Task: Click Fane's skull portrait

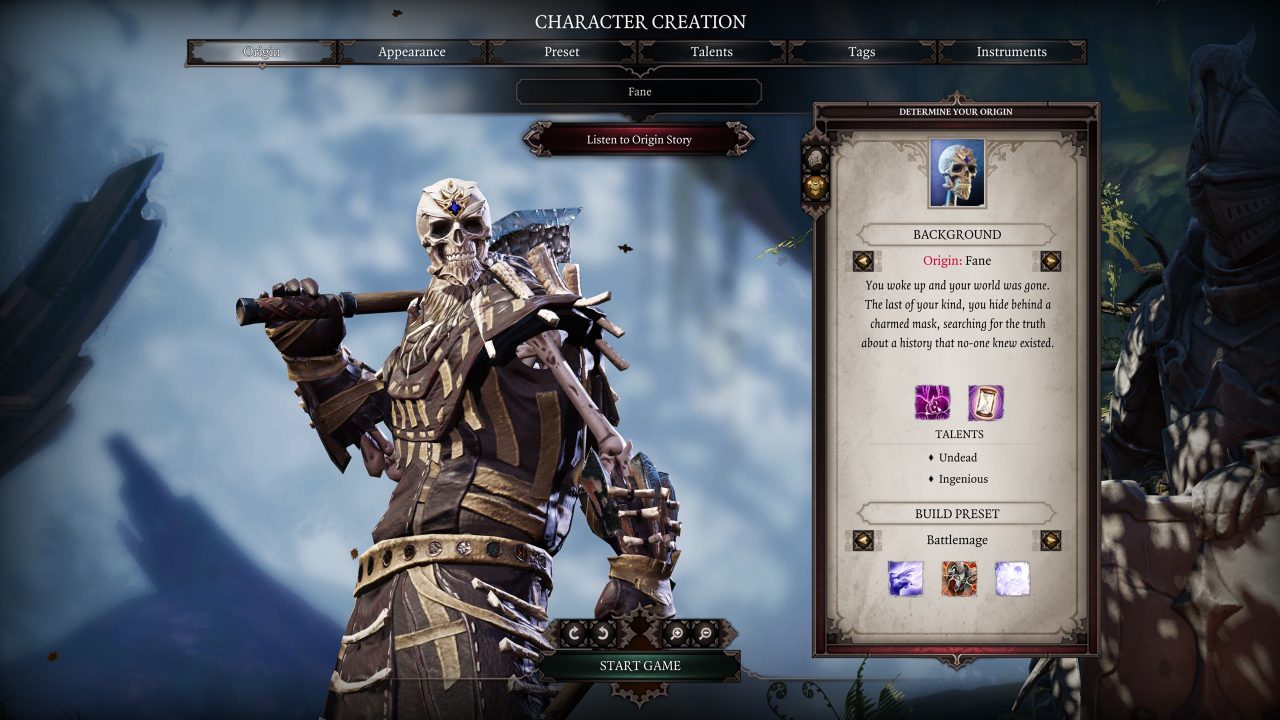Action: pyautogui.click(x=957, y=174)
